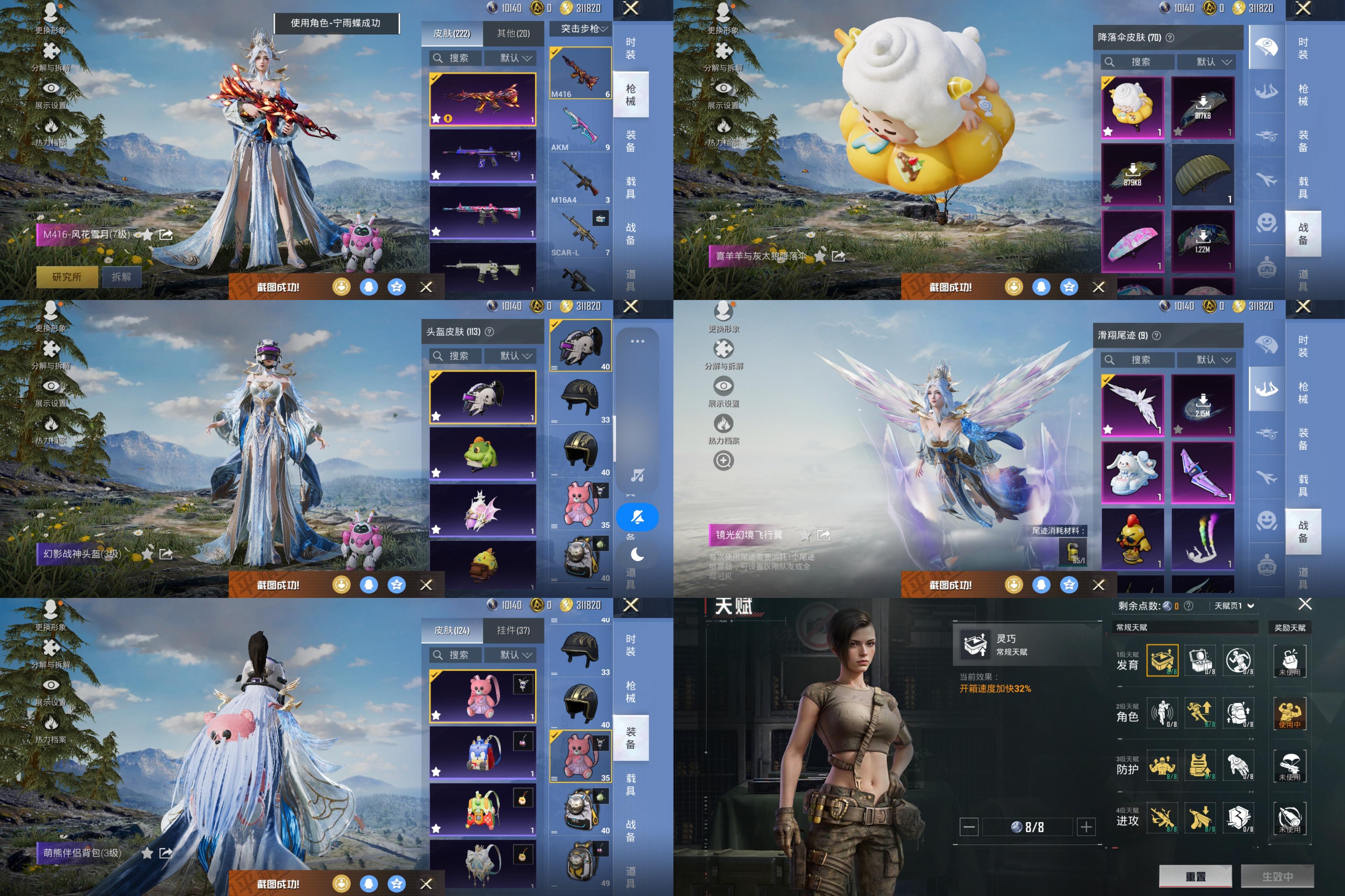Choose the pink umbrella parachute skin

[x=1132, y=241]
